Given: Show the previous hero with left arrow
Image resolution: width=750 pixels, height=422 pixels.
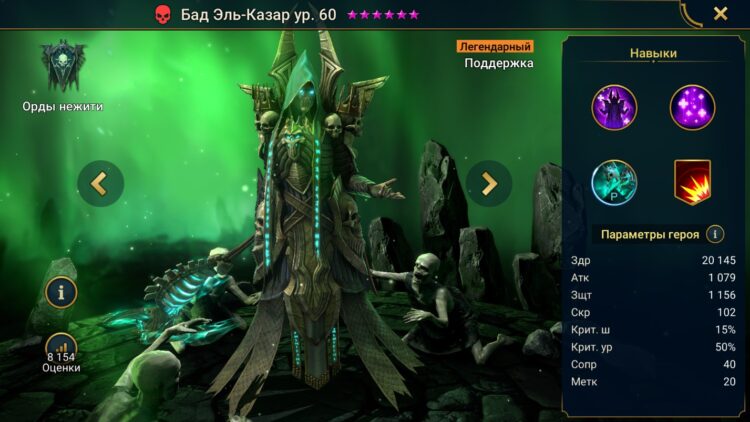Looking at the screenshot, I should [x=100, y=183].
